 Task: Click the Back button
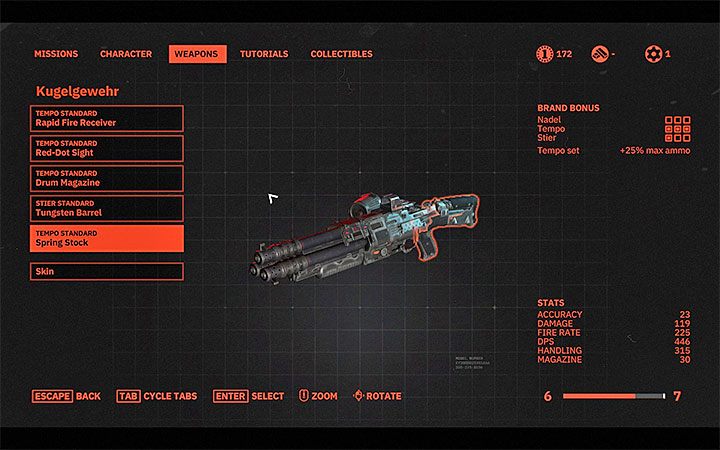67,396
